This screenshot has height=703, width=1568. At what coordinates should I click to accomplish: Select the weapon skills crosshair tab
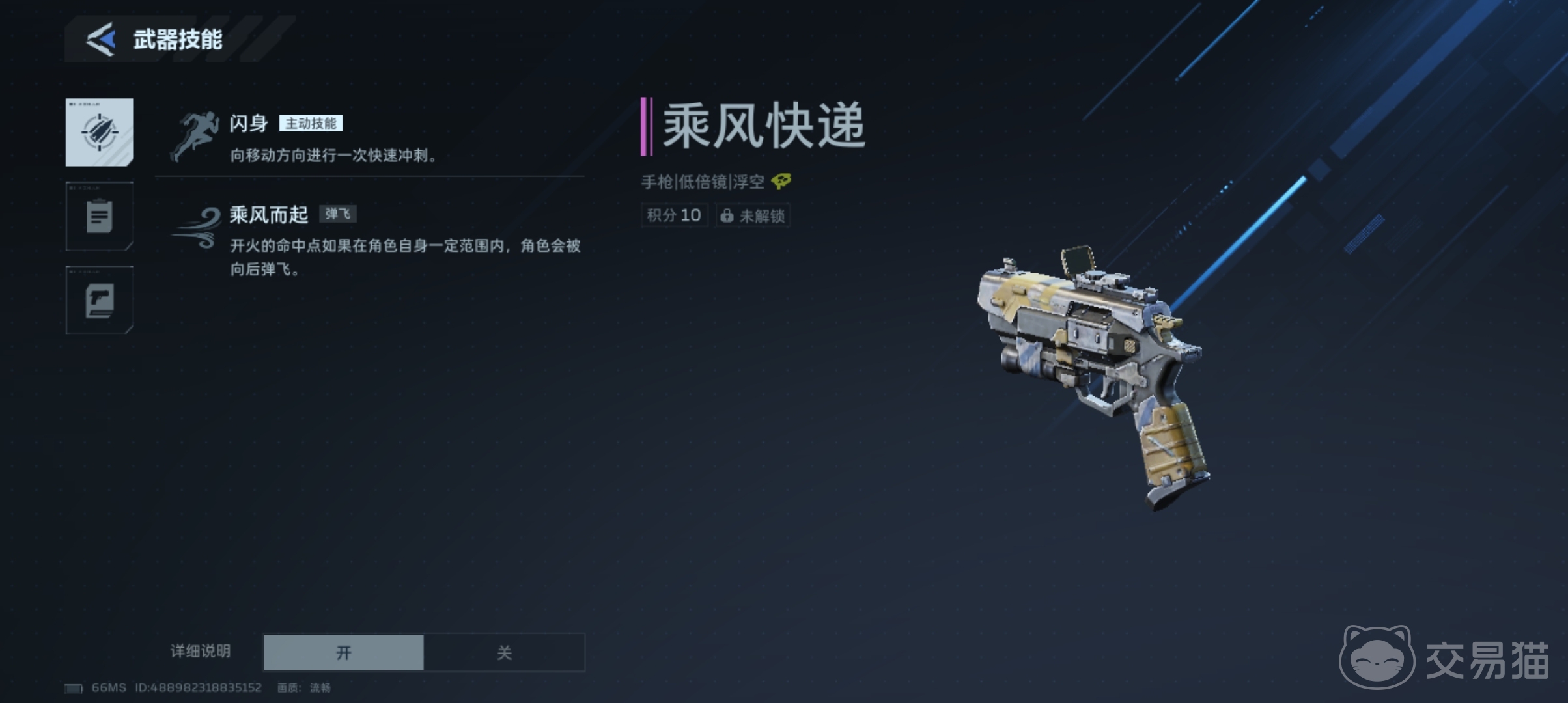[x=100, y=132]
